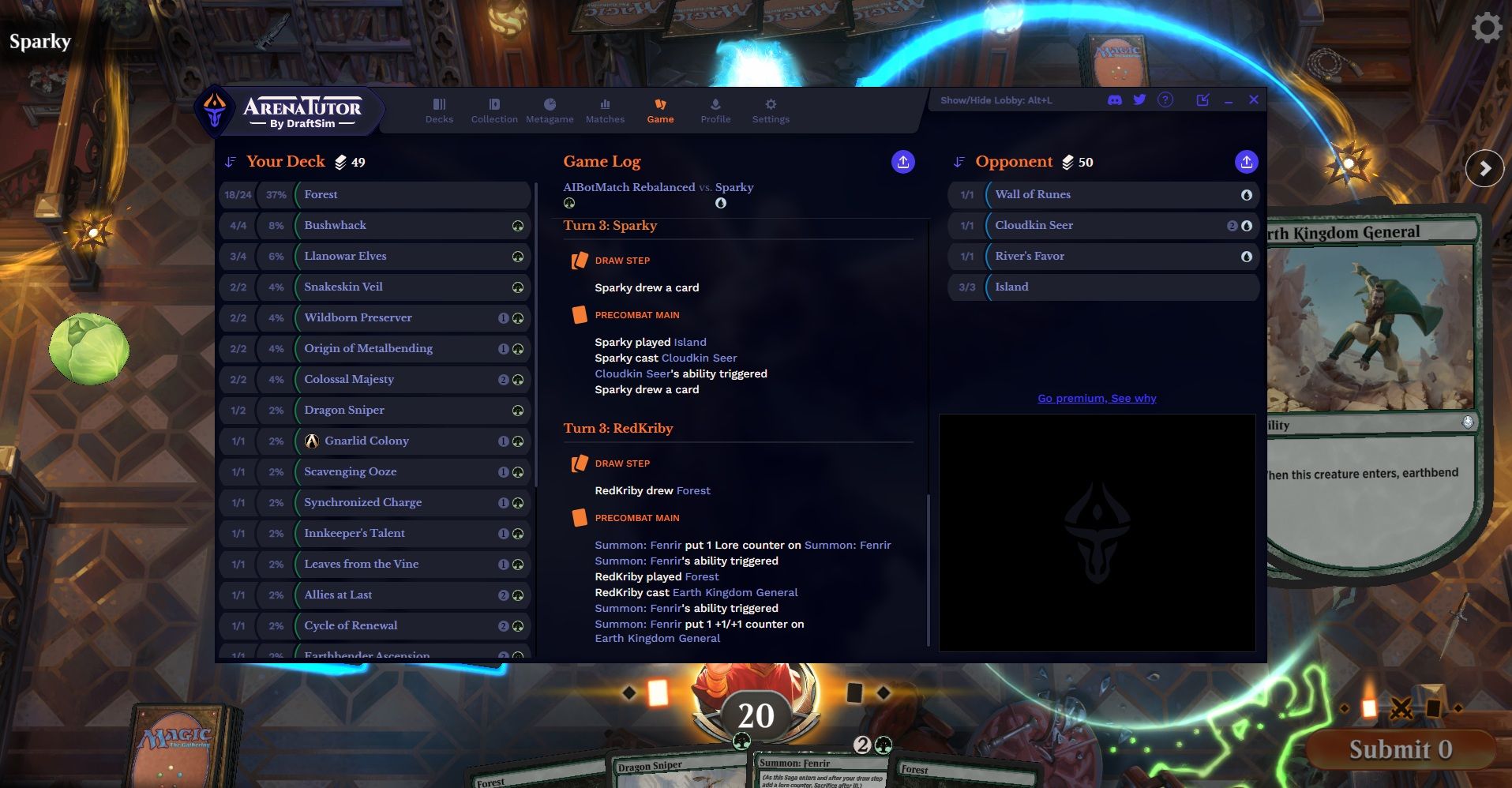Join the ArenaTutor Discord server
Screen dimensions: 1512x788
pos(1114,99)
